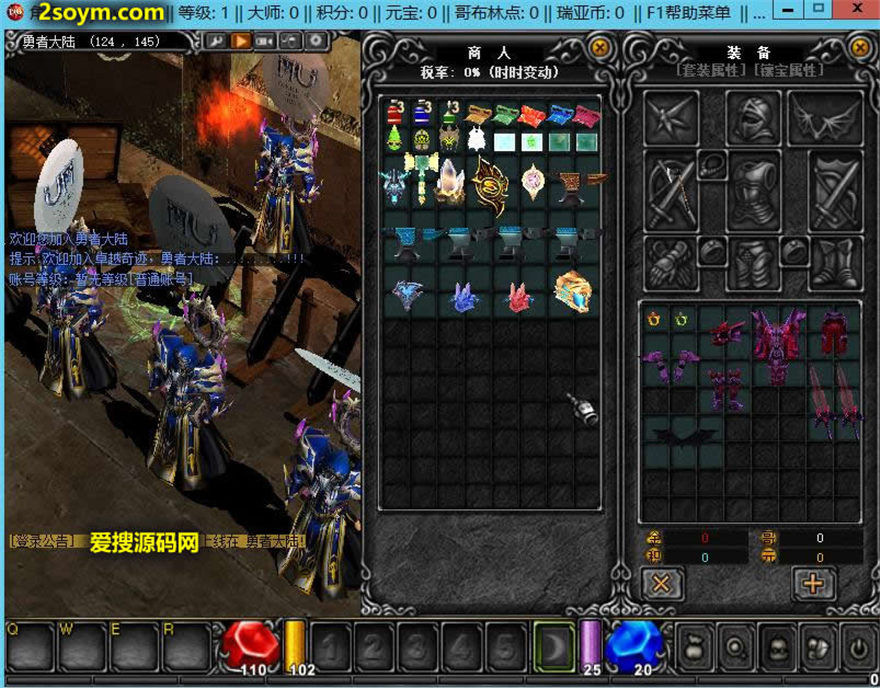Click the wings equipment slot
This screenshot has height=688, width=880.
(x=825, y=118)
